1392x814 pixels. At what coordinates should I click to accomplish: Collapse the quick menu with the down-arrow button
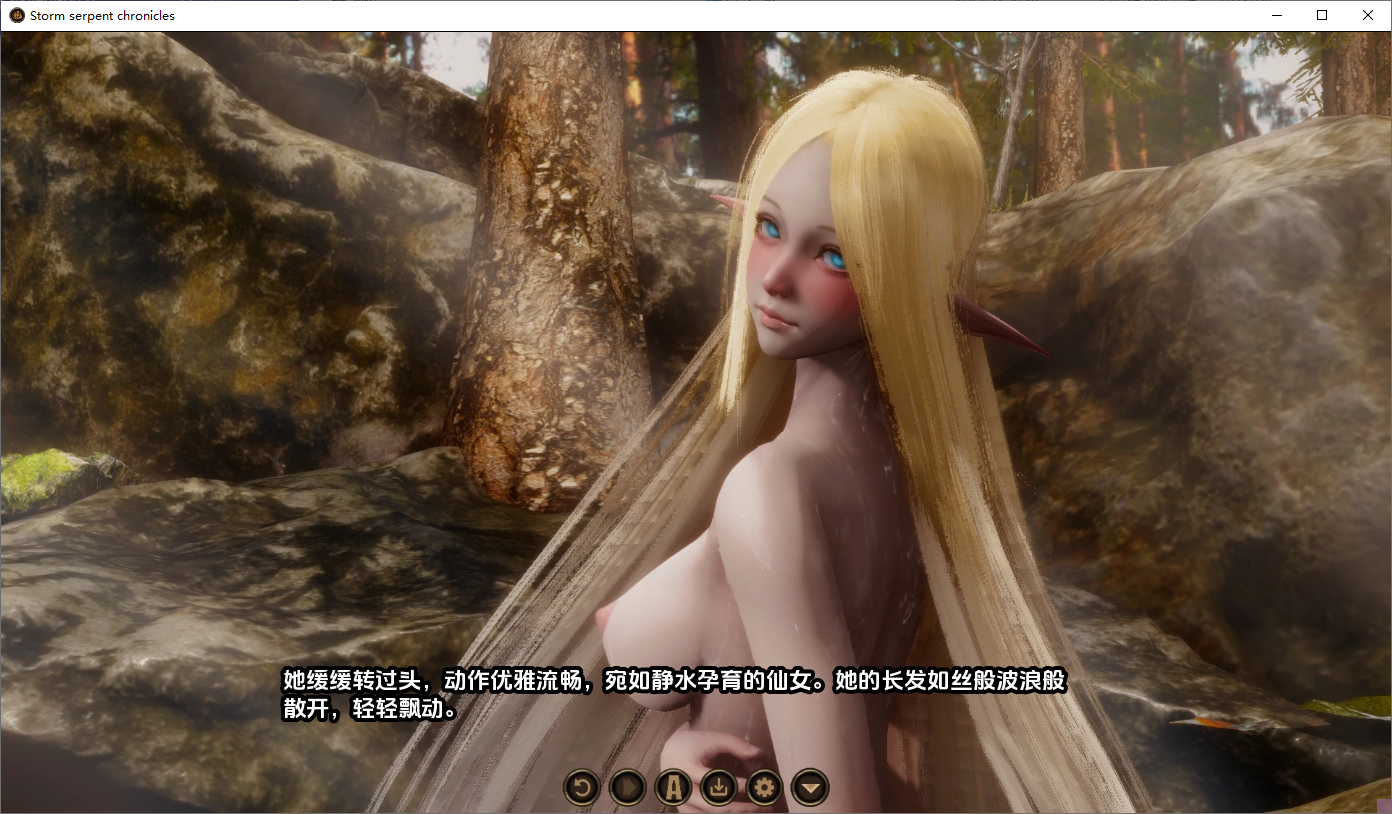tap(809, 787)
